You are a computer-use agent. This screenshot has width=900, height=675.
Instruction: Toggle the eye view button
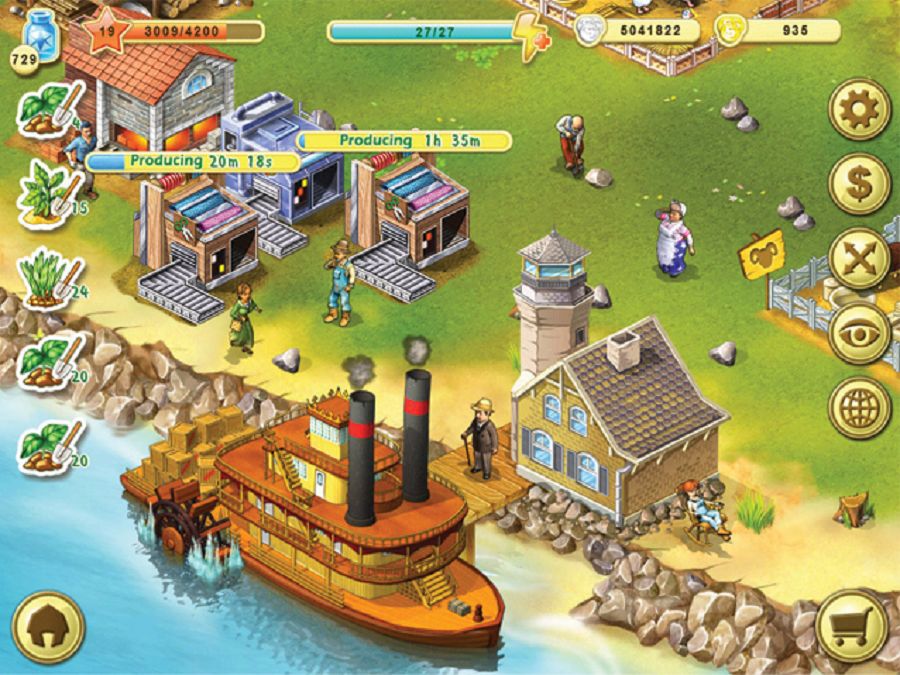[x=859, y=333]
